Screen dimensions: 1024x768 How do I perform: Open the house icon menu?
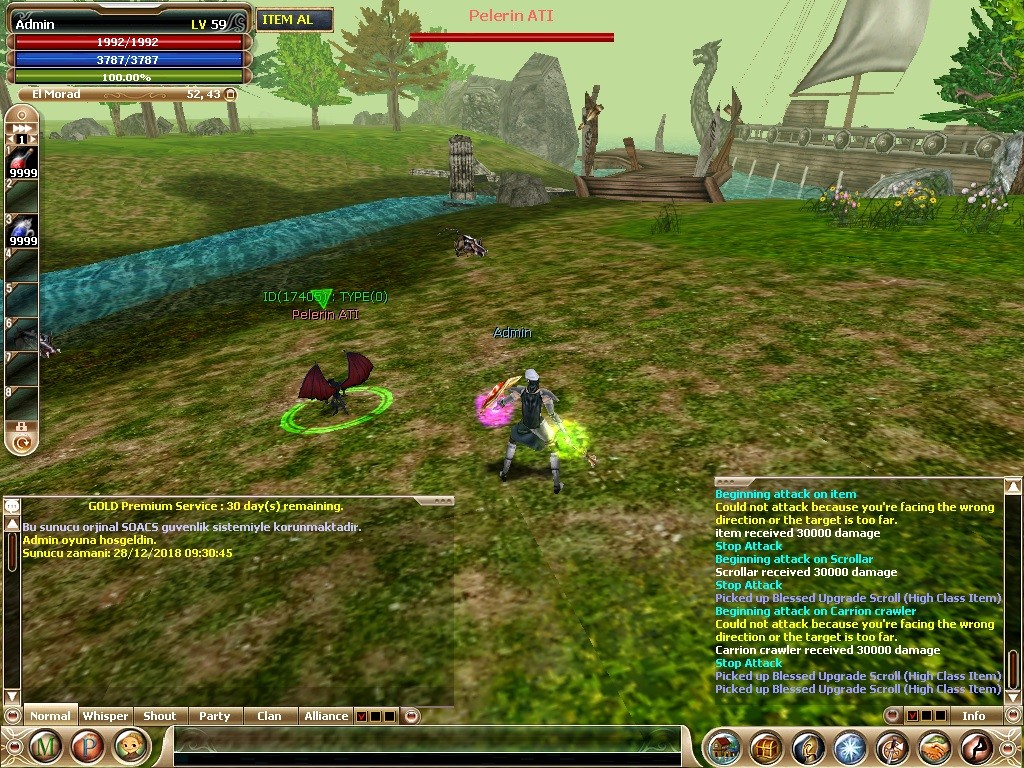725,748
